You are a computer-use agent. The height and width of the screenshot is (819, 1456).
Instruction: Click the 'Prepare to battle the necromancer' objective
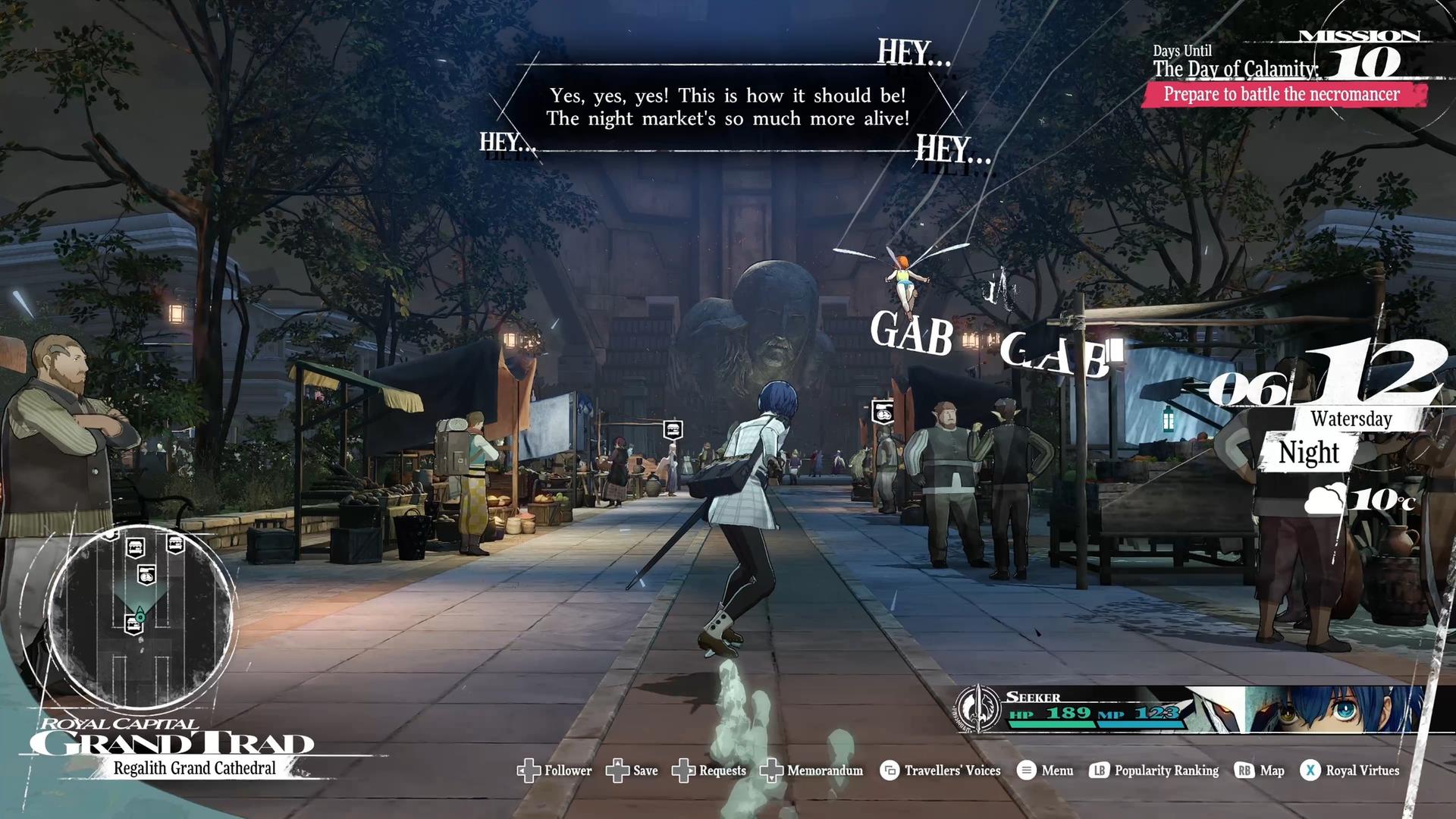click(x=1282, y=95)
